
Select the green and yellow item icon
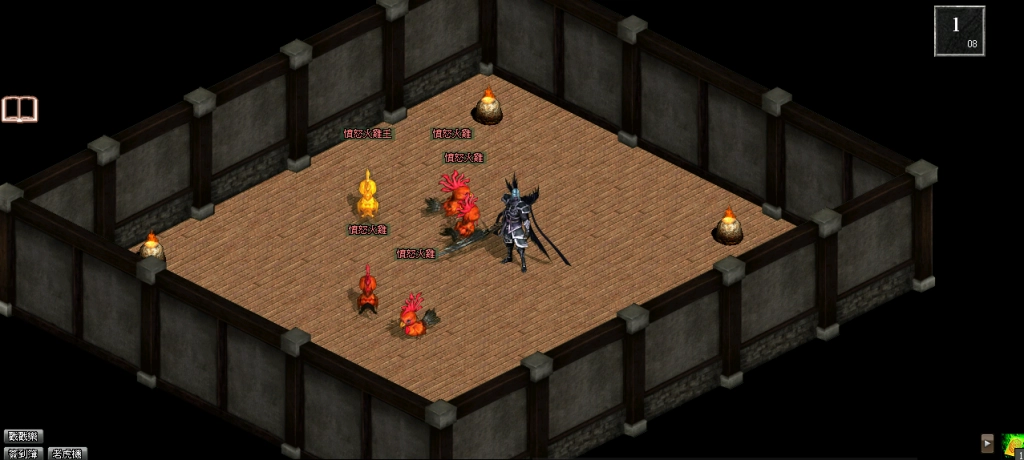click(x=1011, y=445)
